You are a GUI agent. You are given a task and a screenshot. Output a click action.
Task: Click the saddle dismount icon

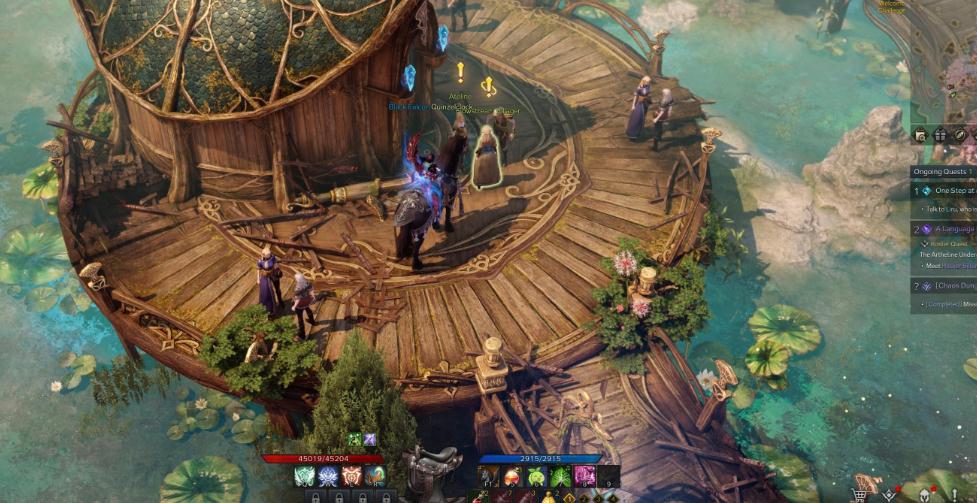click(x=433, y=470)
